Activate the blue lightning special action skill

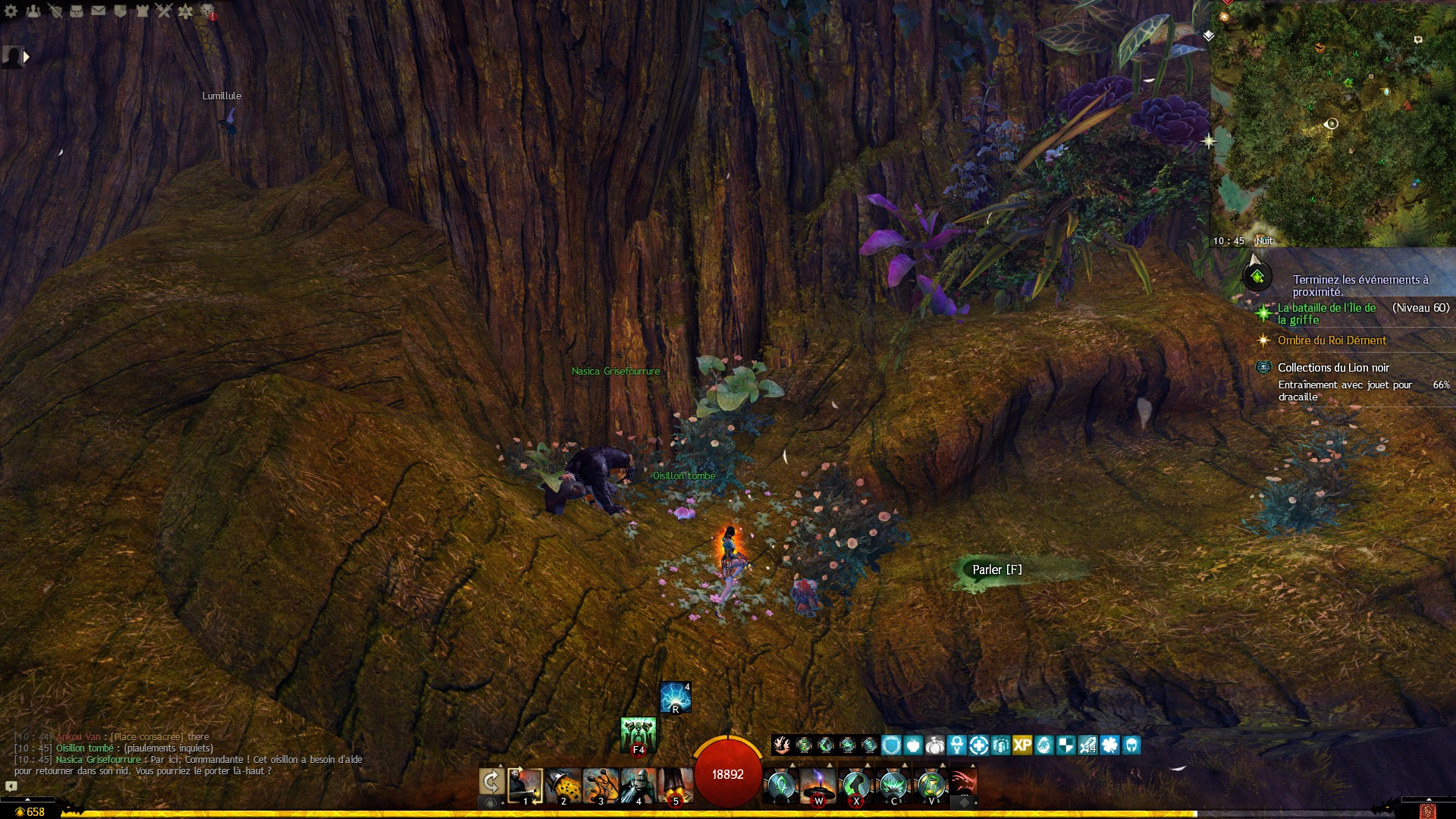(x=675, y=697)
